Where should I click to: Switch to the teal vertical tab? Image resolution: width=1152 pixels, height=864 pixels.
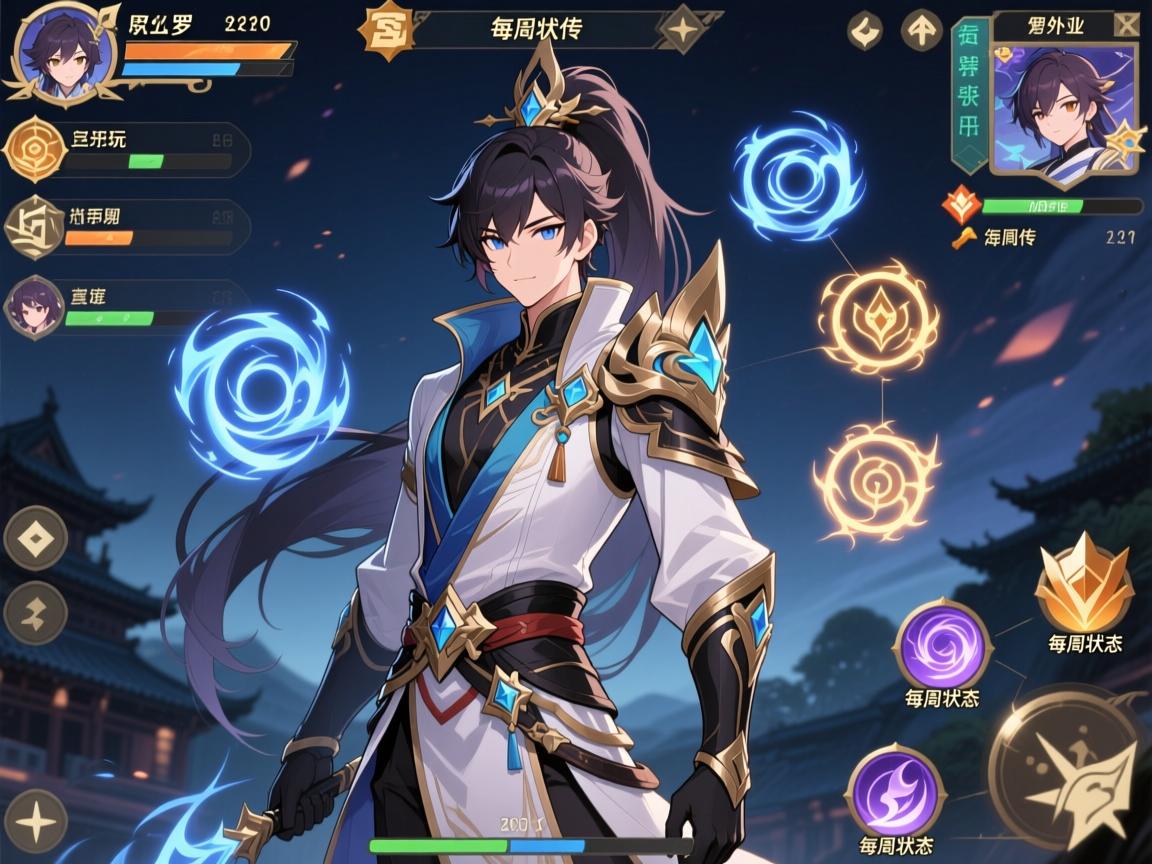pos(968,96)
